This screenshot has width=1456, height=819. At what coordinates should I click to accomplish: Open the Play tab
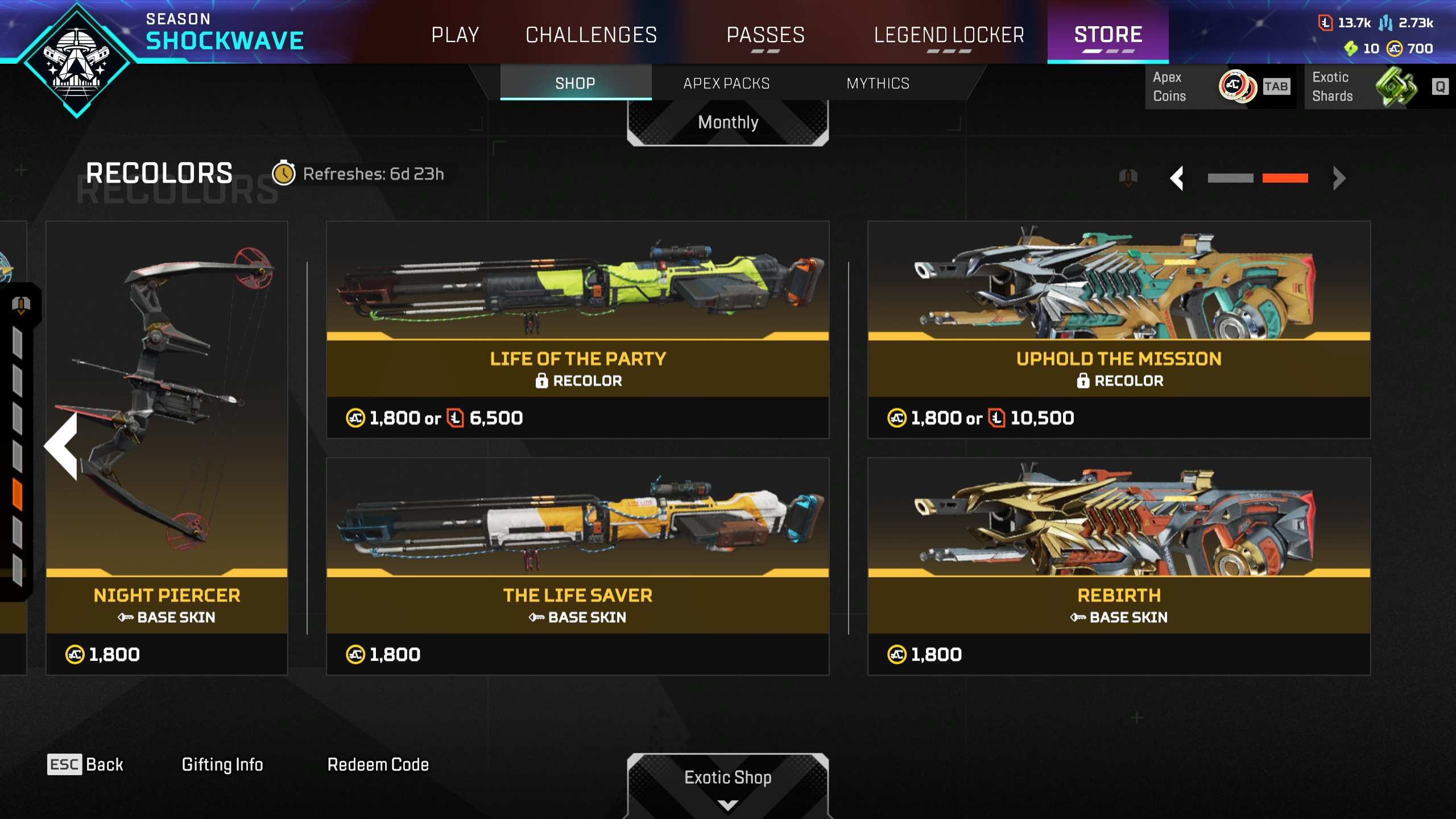[455, 35]
